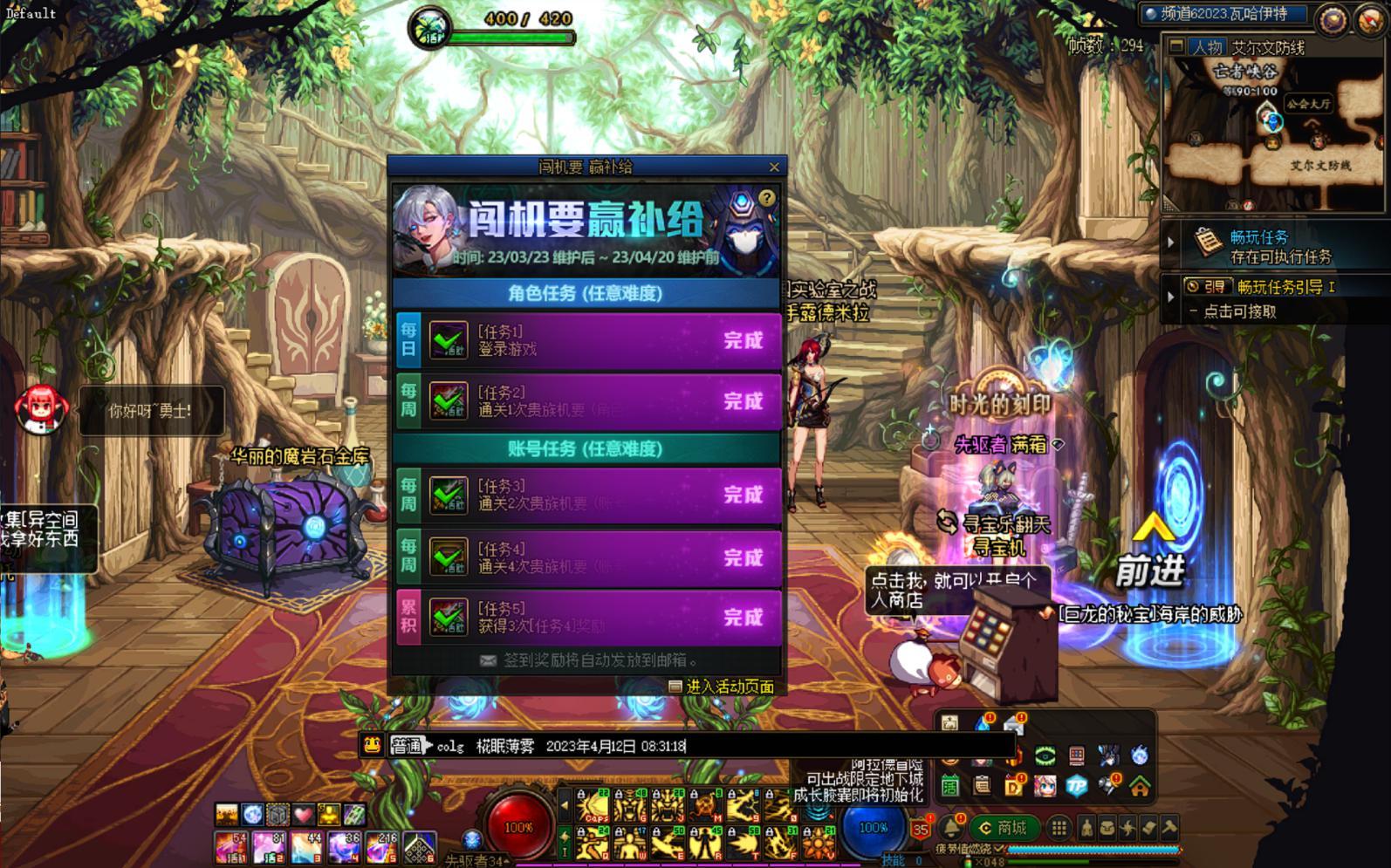Open the blue TP hexagon icon
Screen dimensions: 1391x868
(1077, 786)
